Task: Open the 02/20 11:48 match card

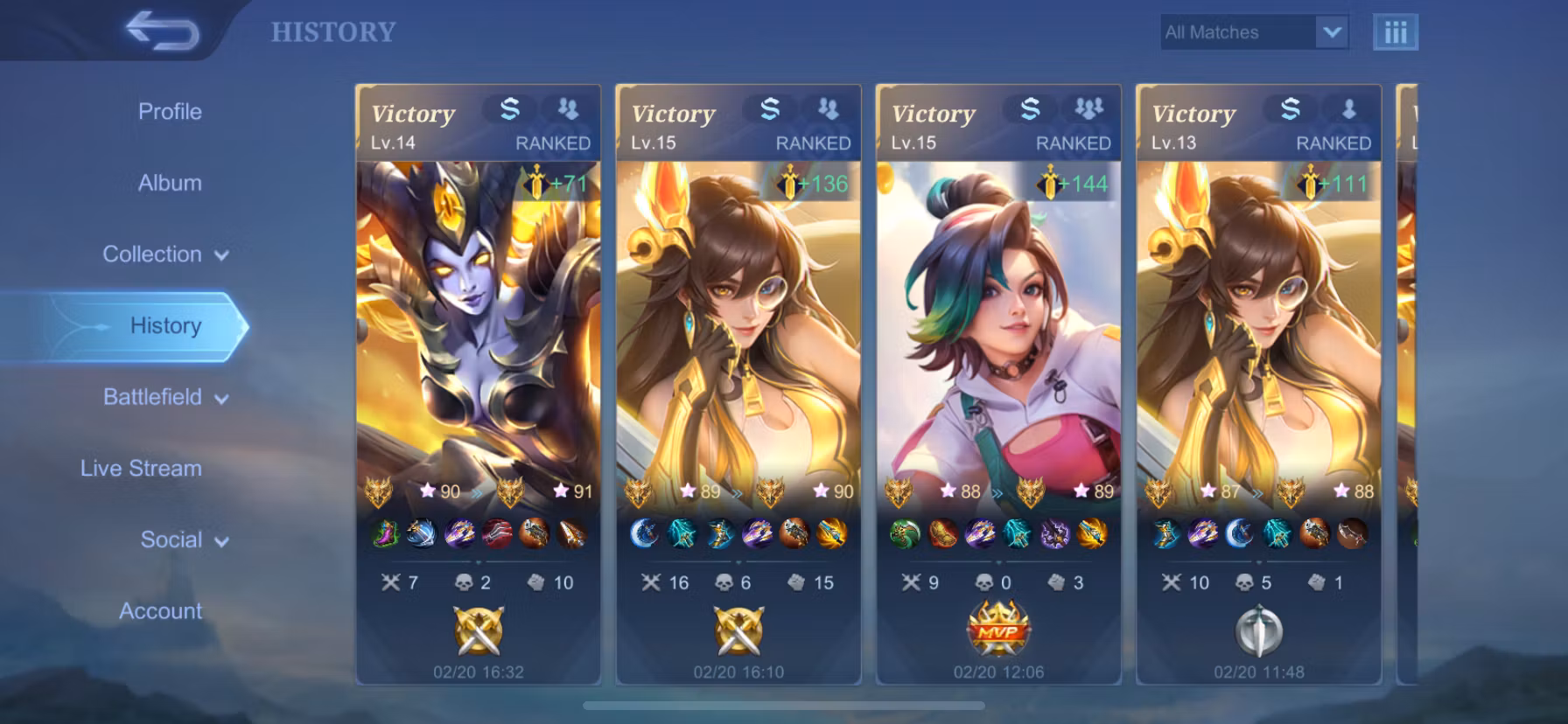Action: 1258,385
